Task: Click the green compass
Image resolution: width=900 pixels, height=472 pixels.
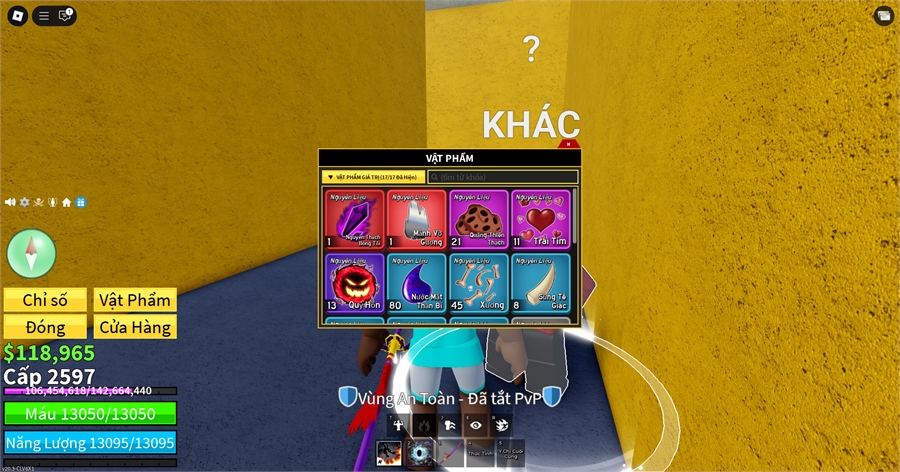Action: (x=31, y=251)
